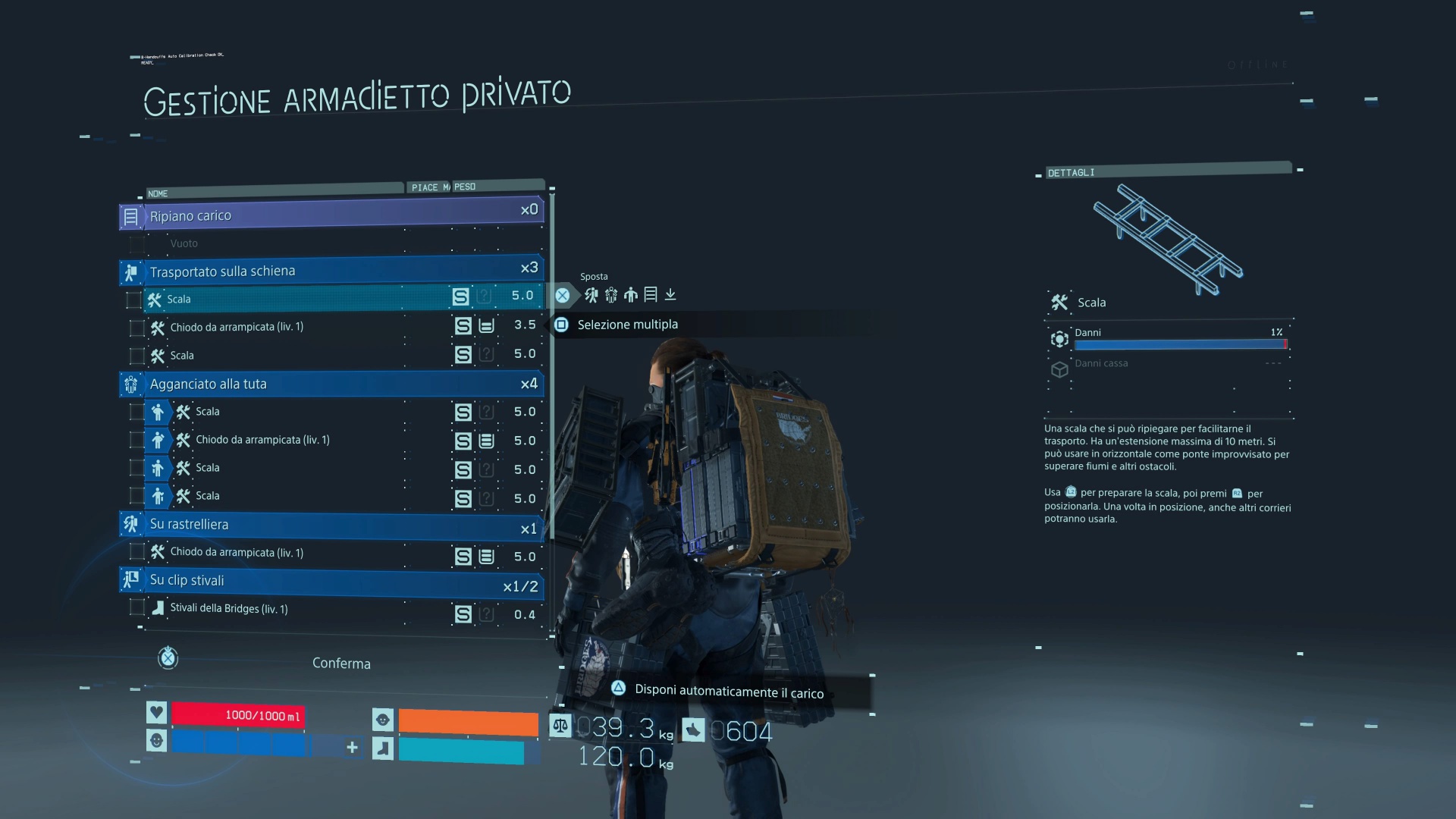Pick the 3.5 kg Chiodo da arrampicata row

click(x=303, y=327)
